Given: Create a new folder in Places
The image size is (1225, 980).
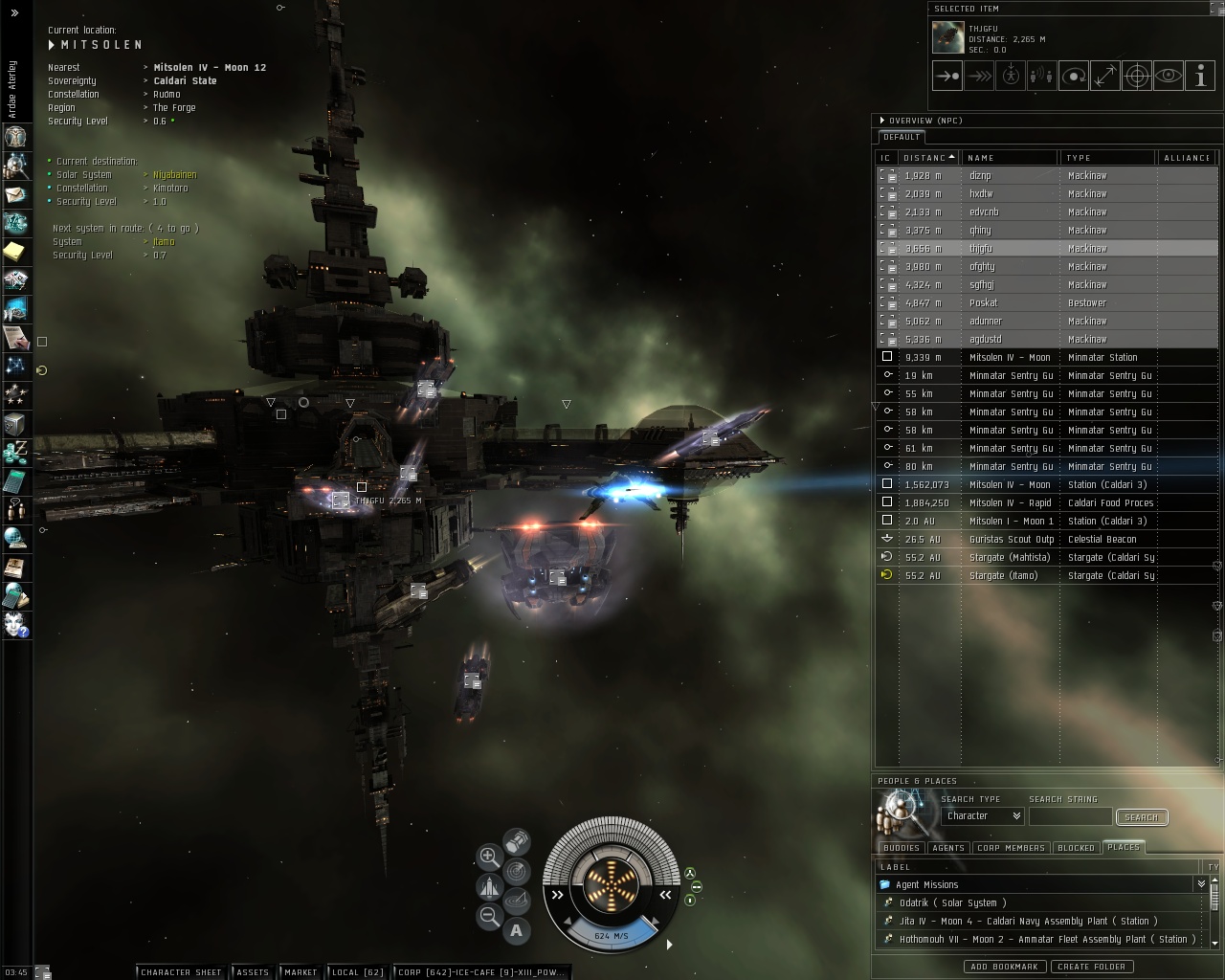Looking at the screenshot, I should pos(1091,967).
